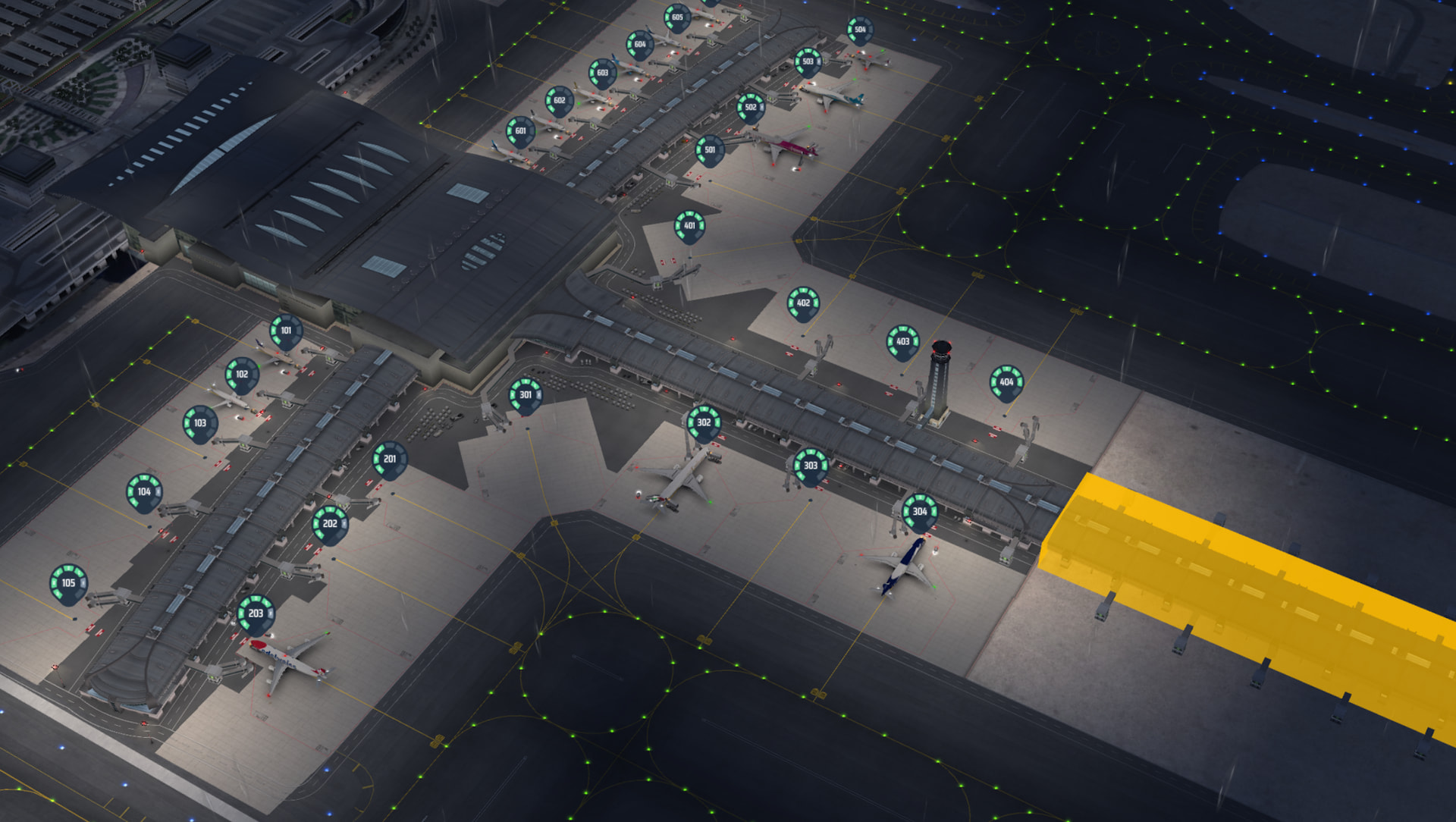The image size is (1456, 822).
Task: Open stand 302 marker
Action: [704, 422]
